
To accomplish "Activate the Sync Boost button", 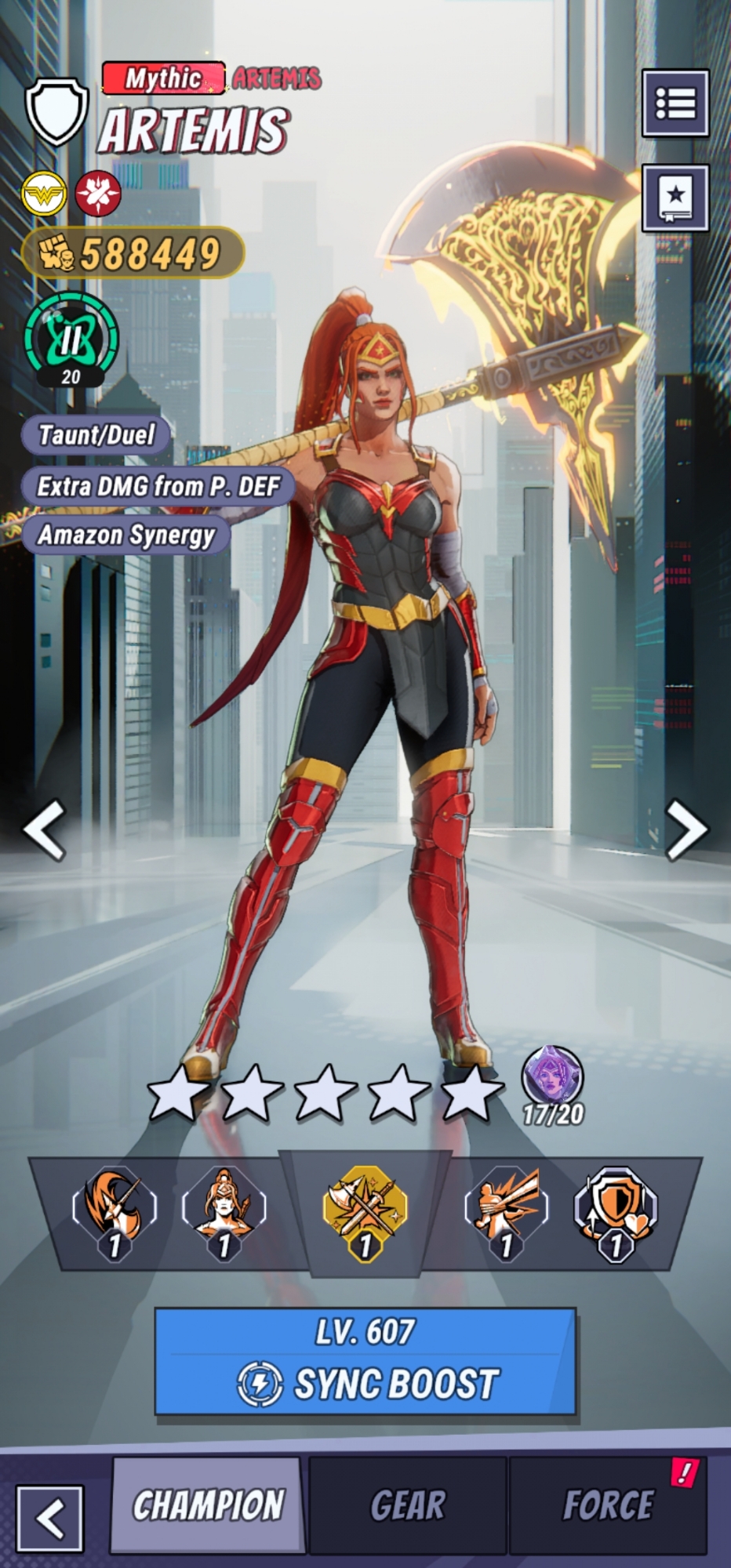I will click(365, 1361).
